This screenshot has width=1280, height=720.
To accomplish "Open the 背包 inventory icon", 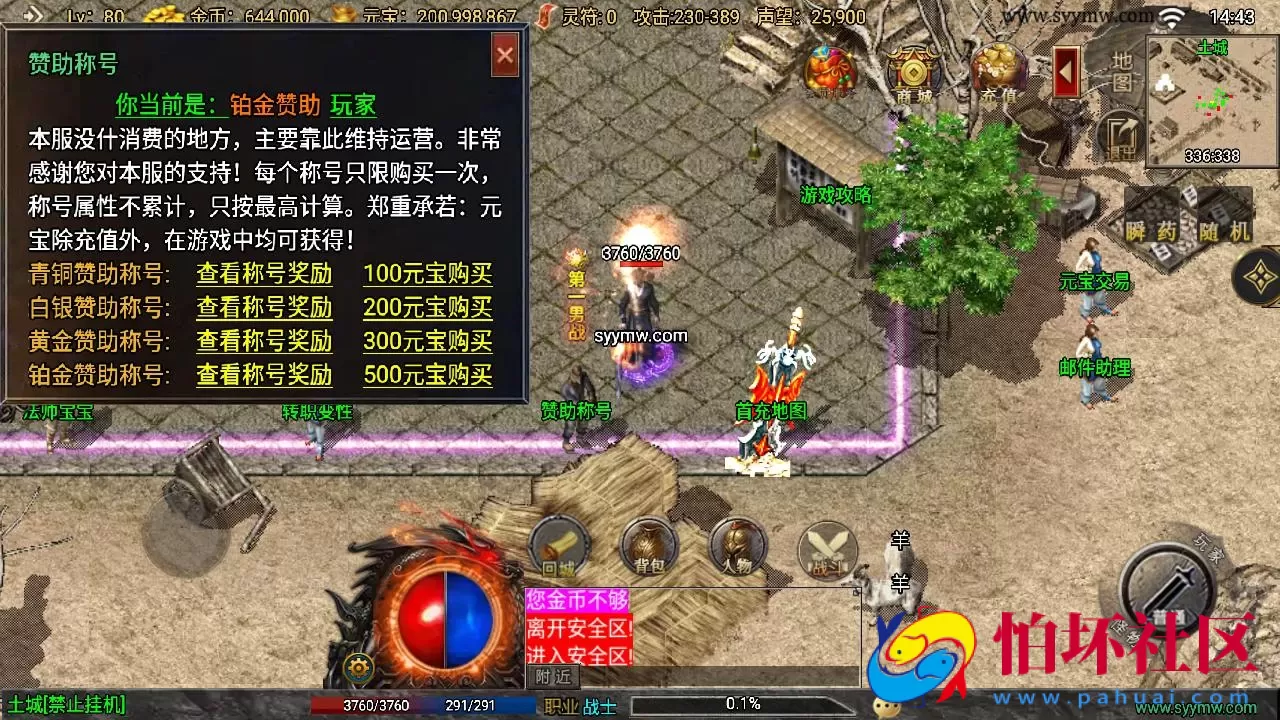I will coord(646,545).
